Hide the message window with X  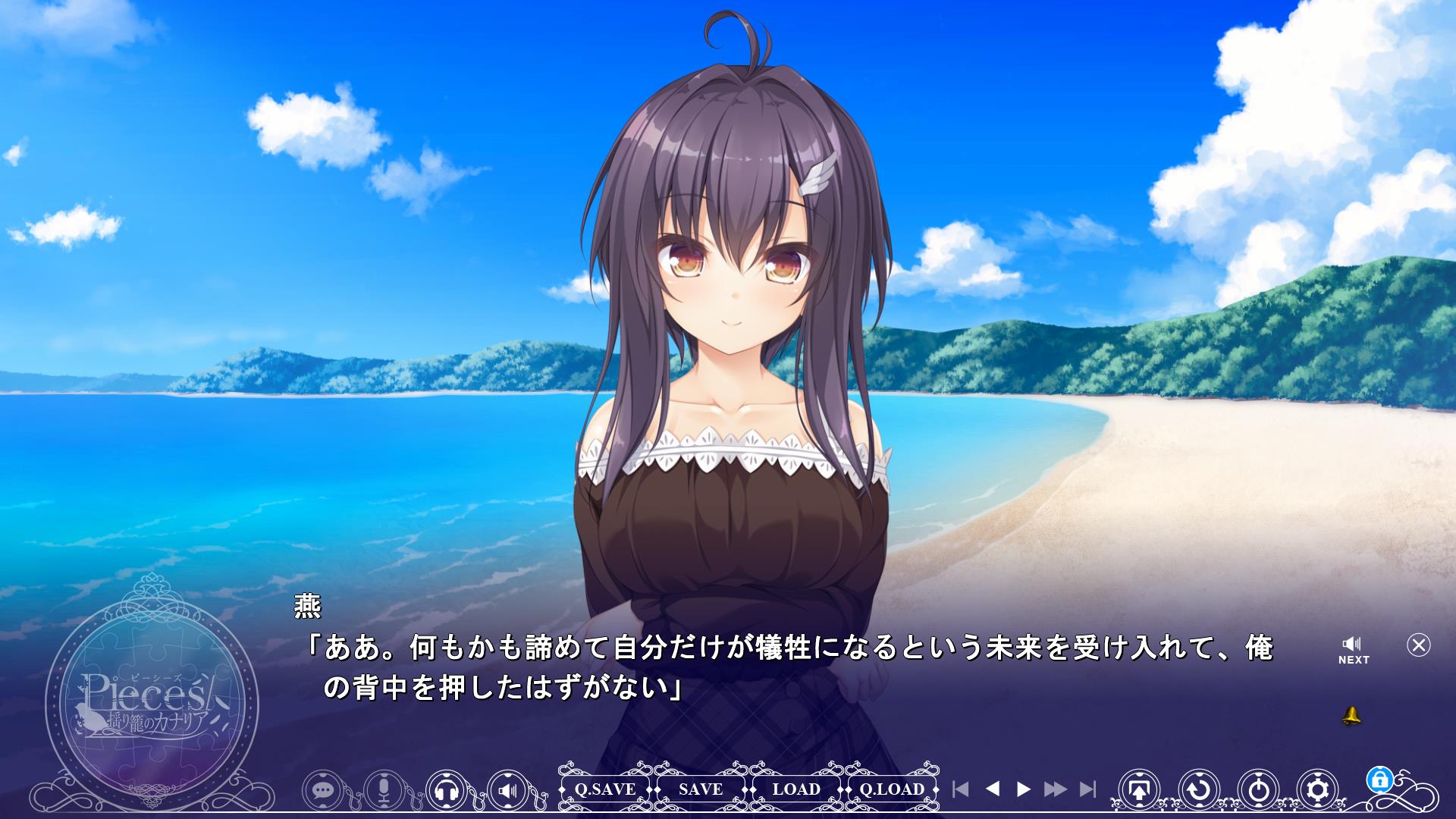[1418, 645]
